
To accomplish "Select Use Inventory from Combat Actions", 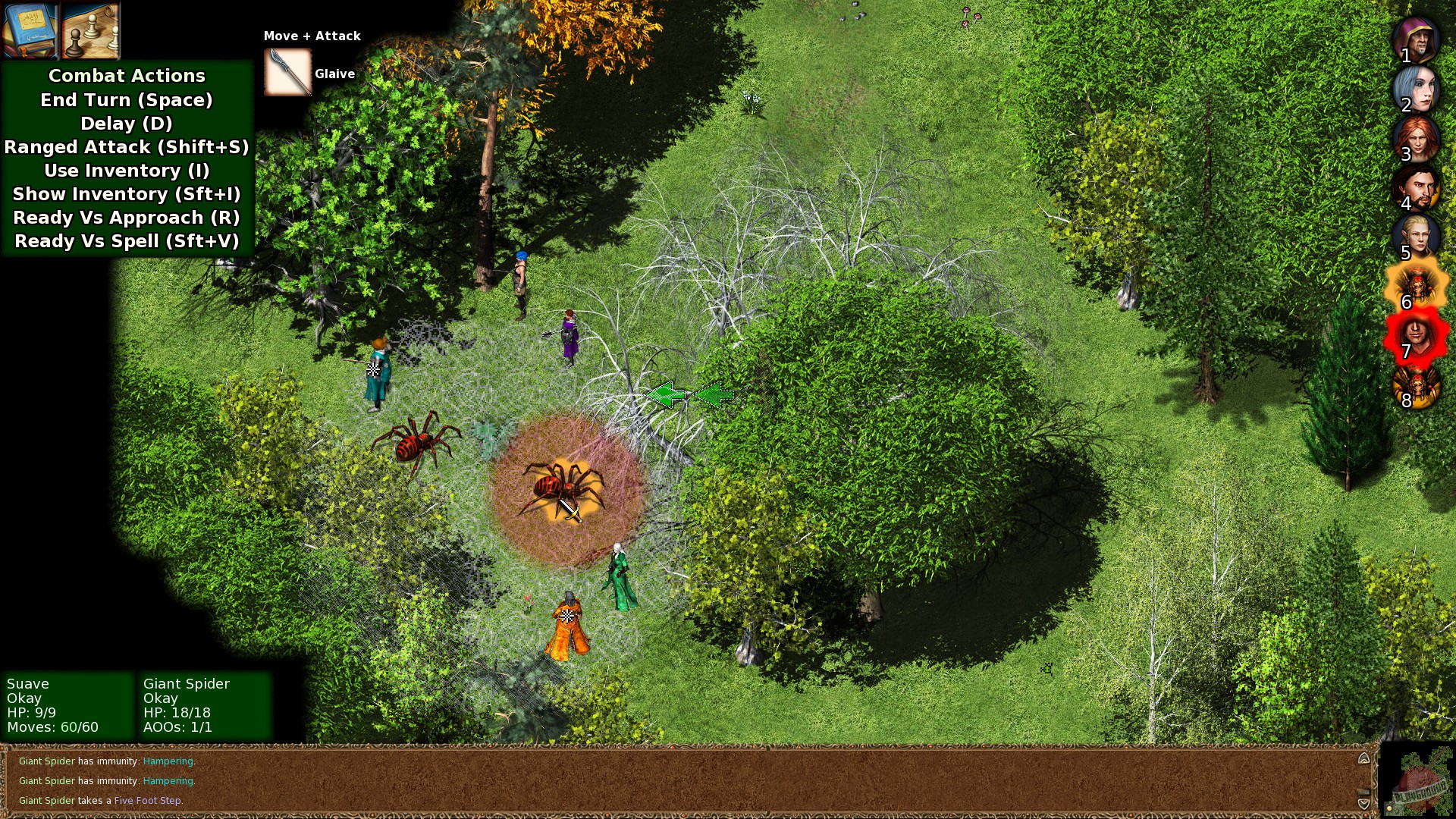I will [126, 171].
